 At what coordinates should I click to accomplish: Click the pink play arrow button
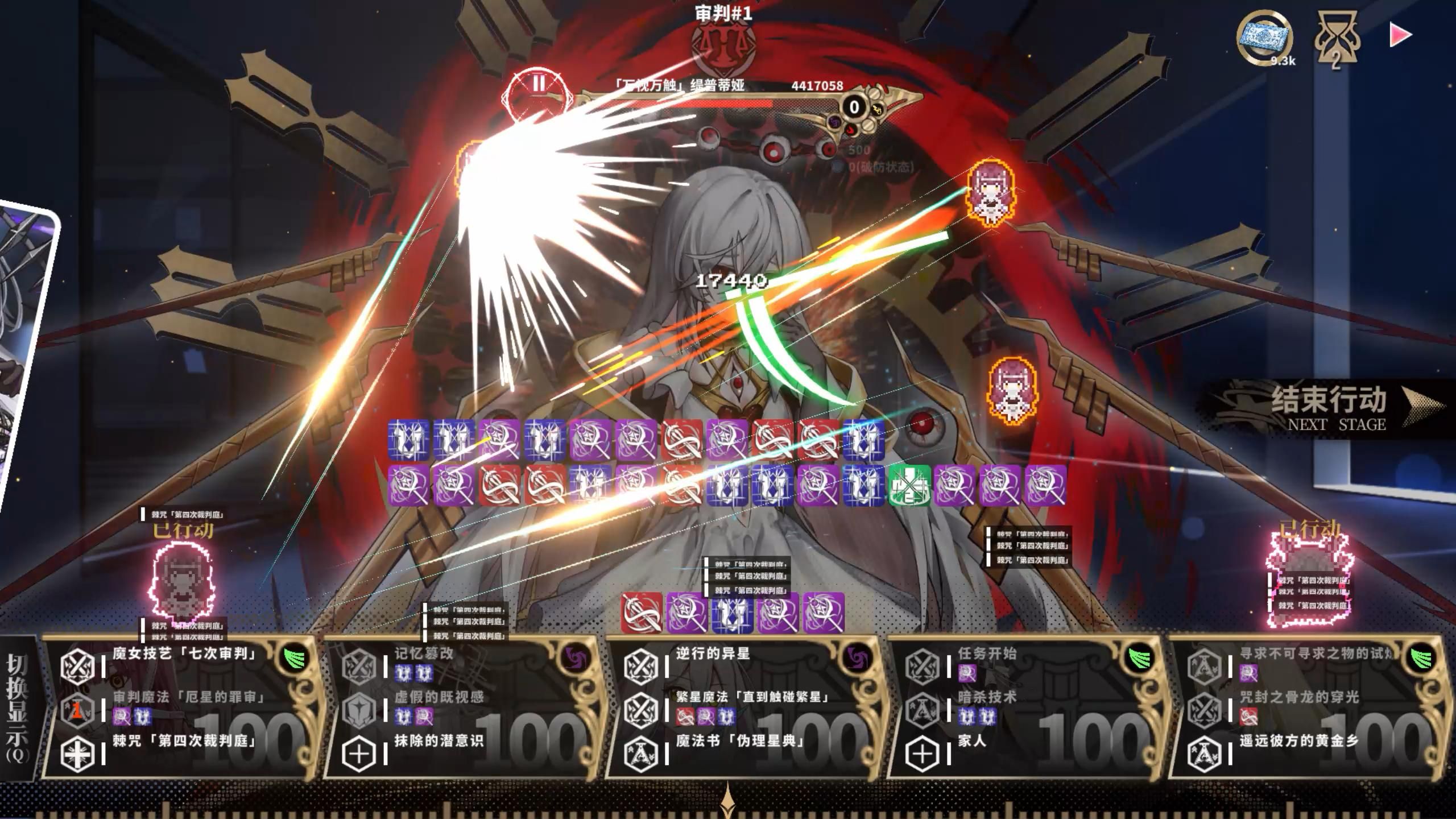[1399, 35]
